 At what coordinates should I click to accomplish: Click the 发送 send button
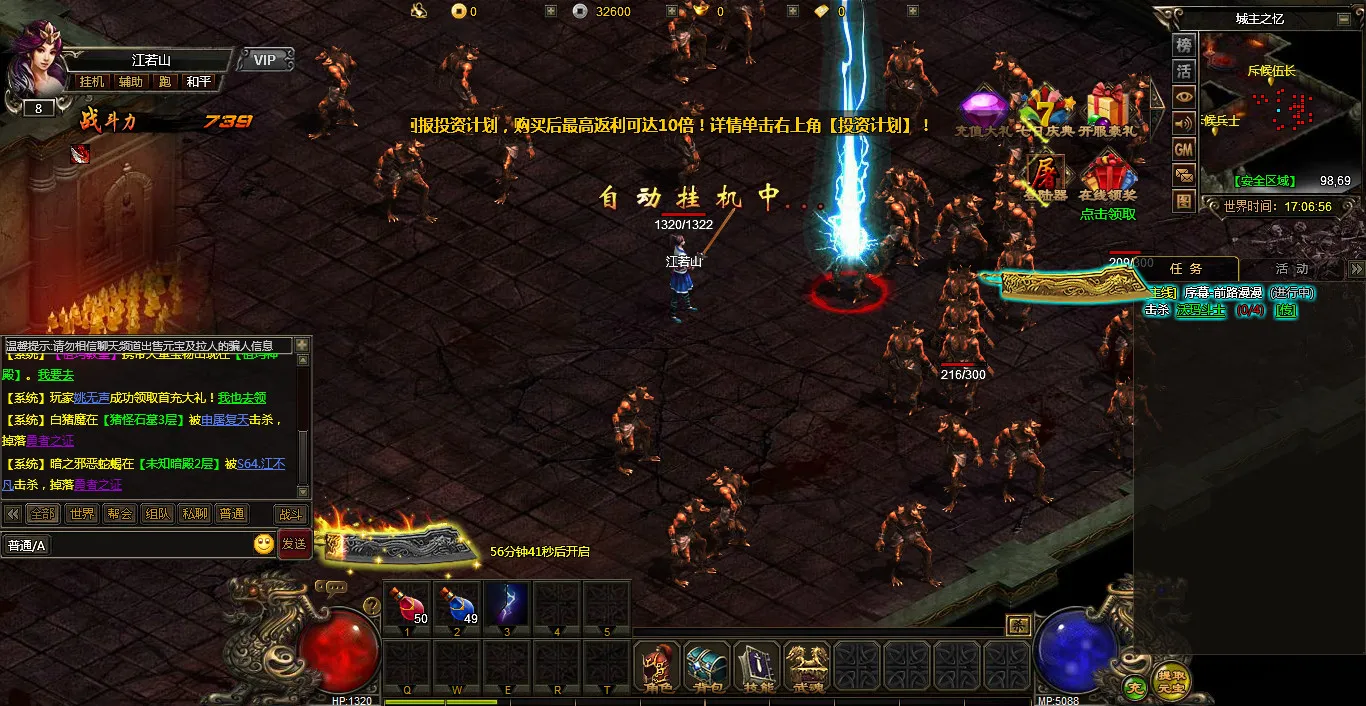tap(294, 544)
